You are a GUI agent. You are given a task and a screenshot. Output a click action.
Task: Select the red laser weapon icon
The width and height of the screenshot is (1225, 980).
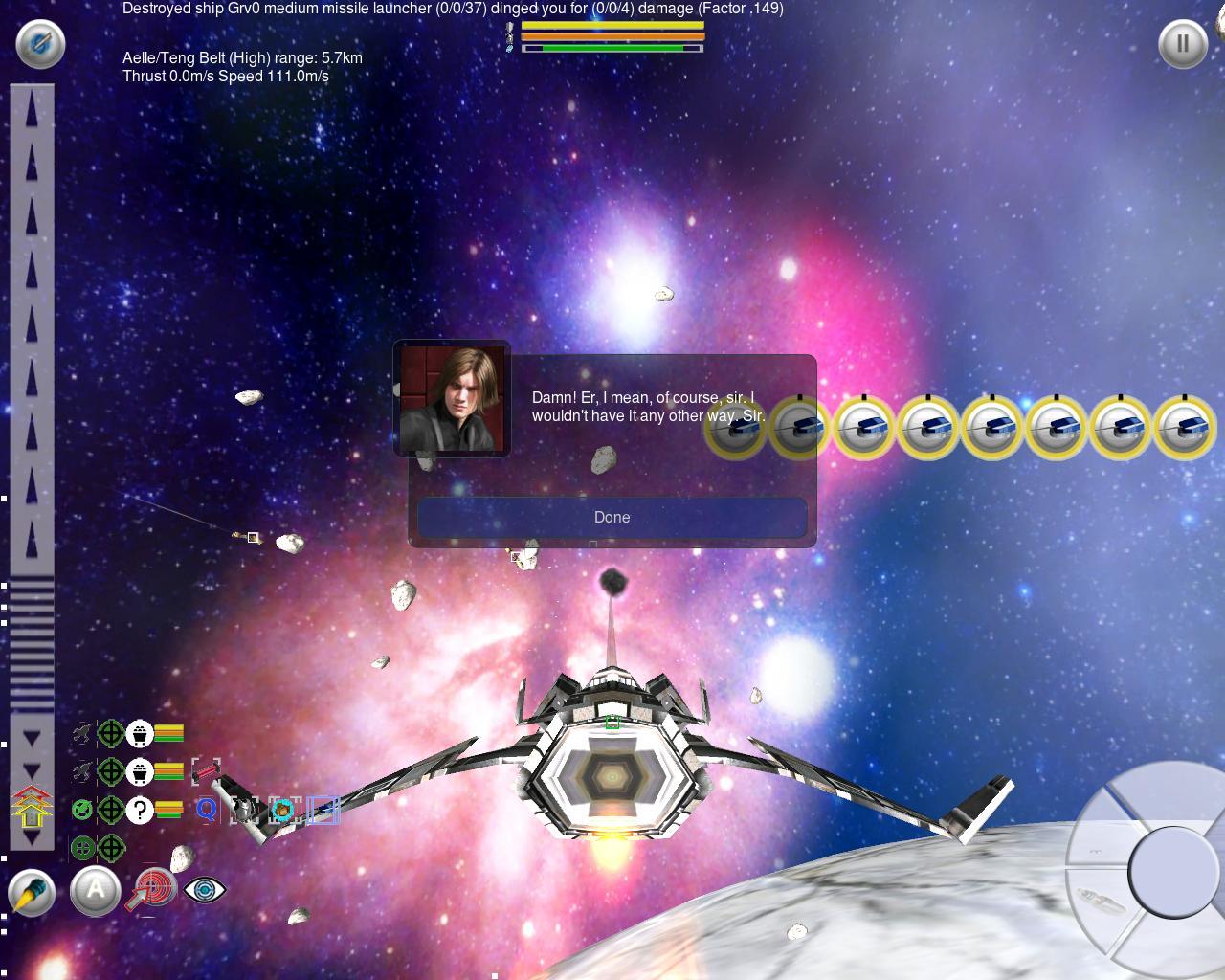click(205, 770)
